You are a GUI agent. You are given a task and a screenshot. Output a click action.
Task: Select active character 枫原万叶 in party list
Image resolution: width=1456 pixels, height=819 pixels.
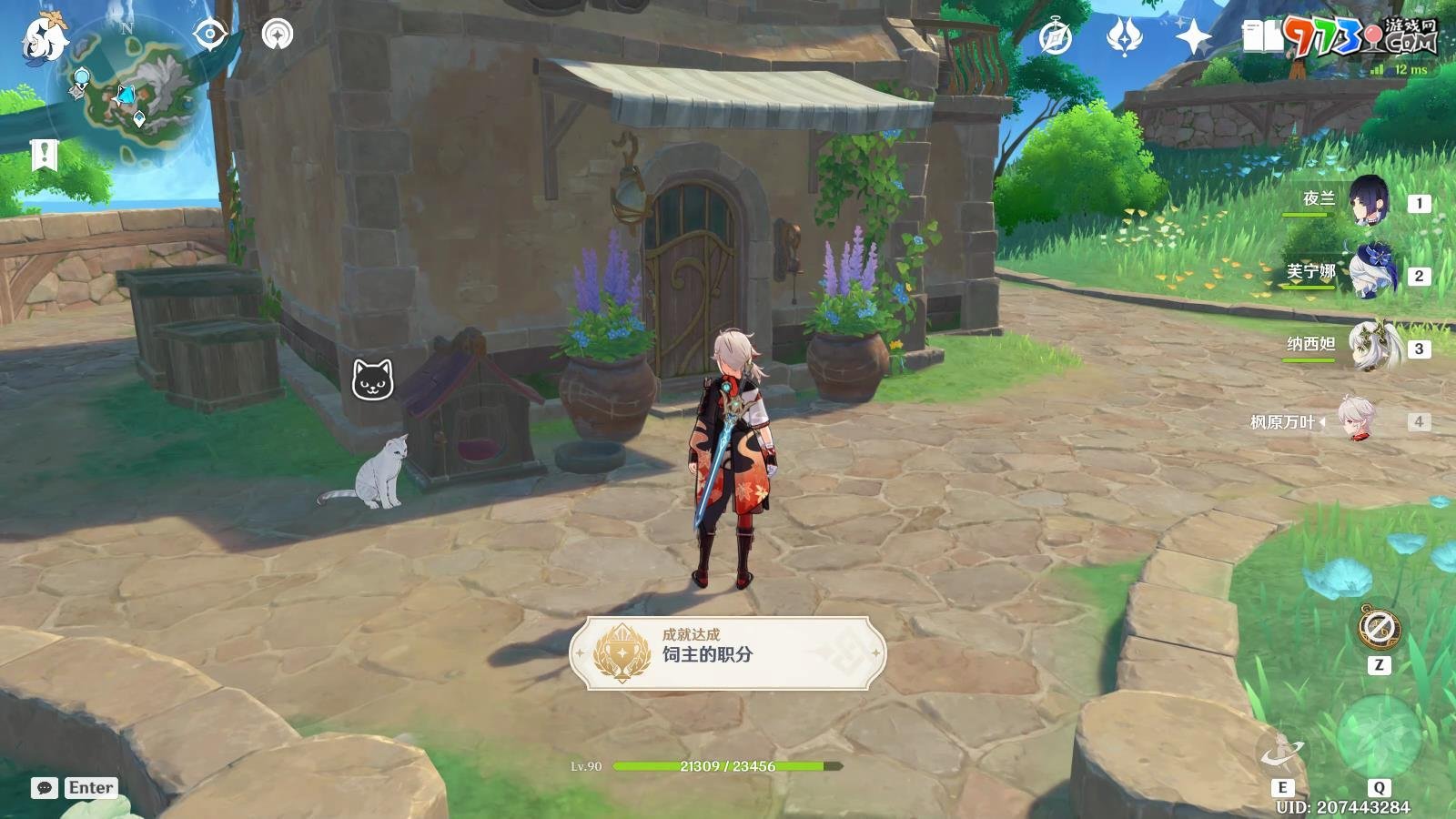[x=1356, y=420]
